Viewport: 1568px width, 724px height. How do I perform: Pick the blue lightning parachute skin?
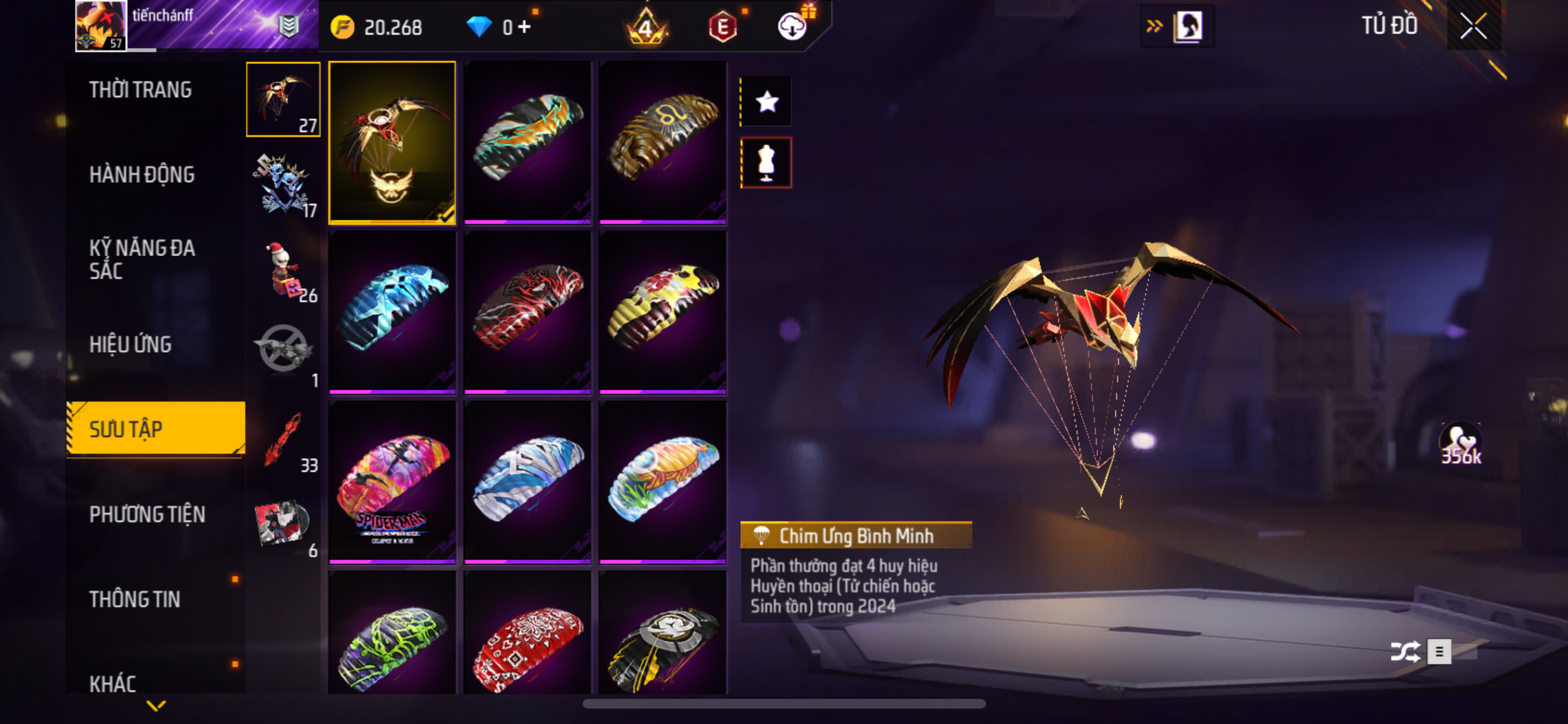click(392, 311)
